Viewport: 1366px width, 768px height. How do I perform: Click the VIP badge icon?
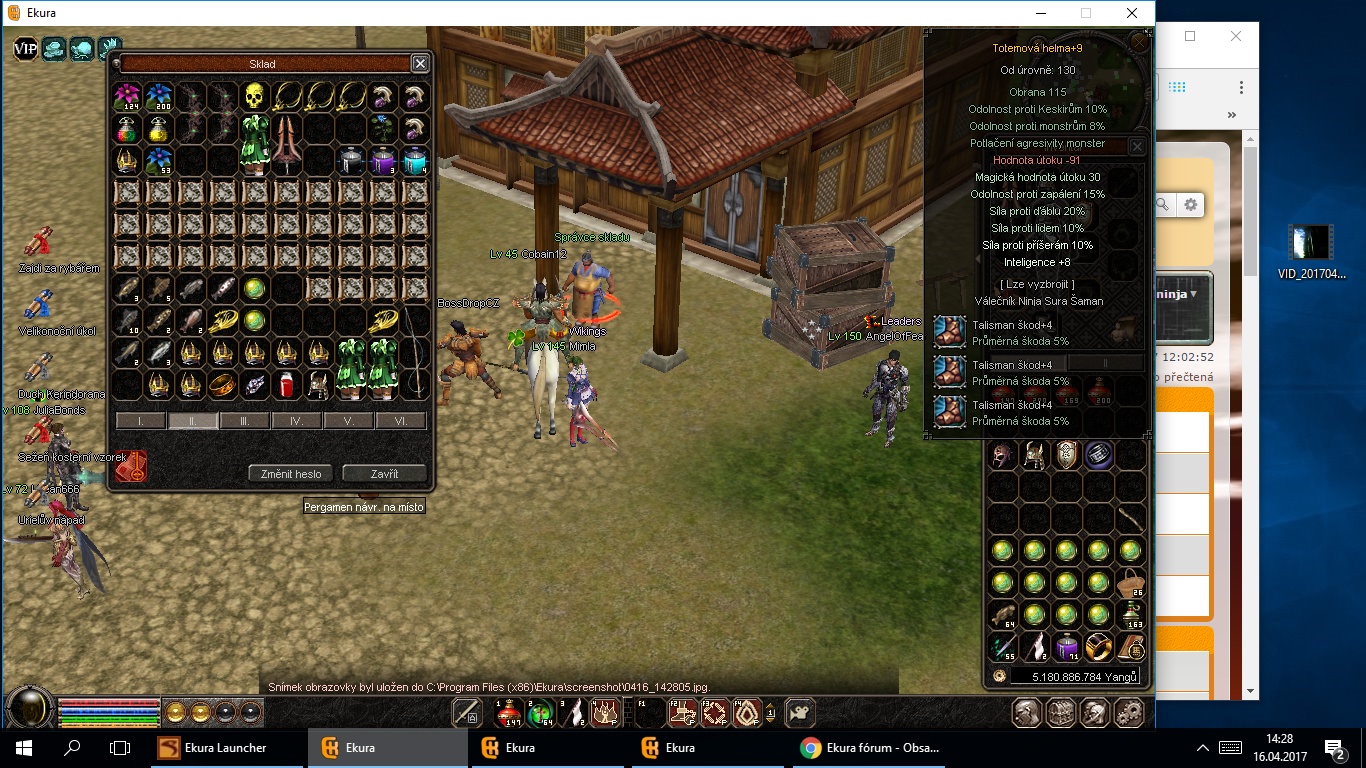[25, 48]
